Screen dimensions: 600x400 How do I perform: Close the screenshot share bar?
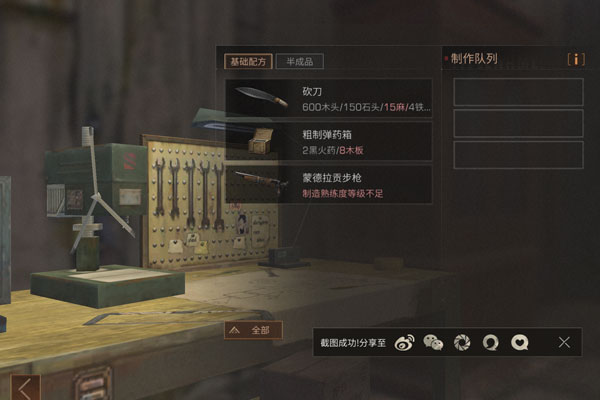click(565, 342)
